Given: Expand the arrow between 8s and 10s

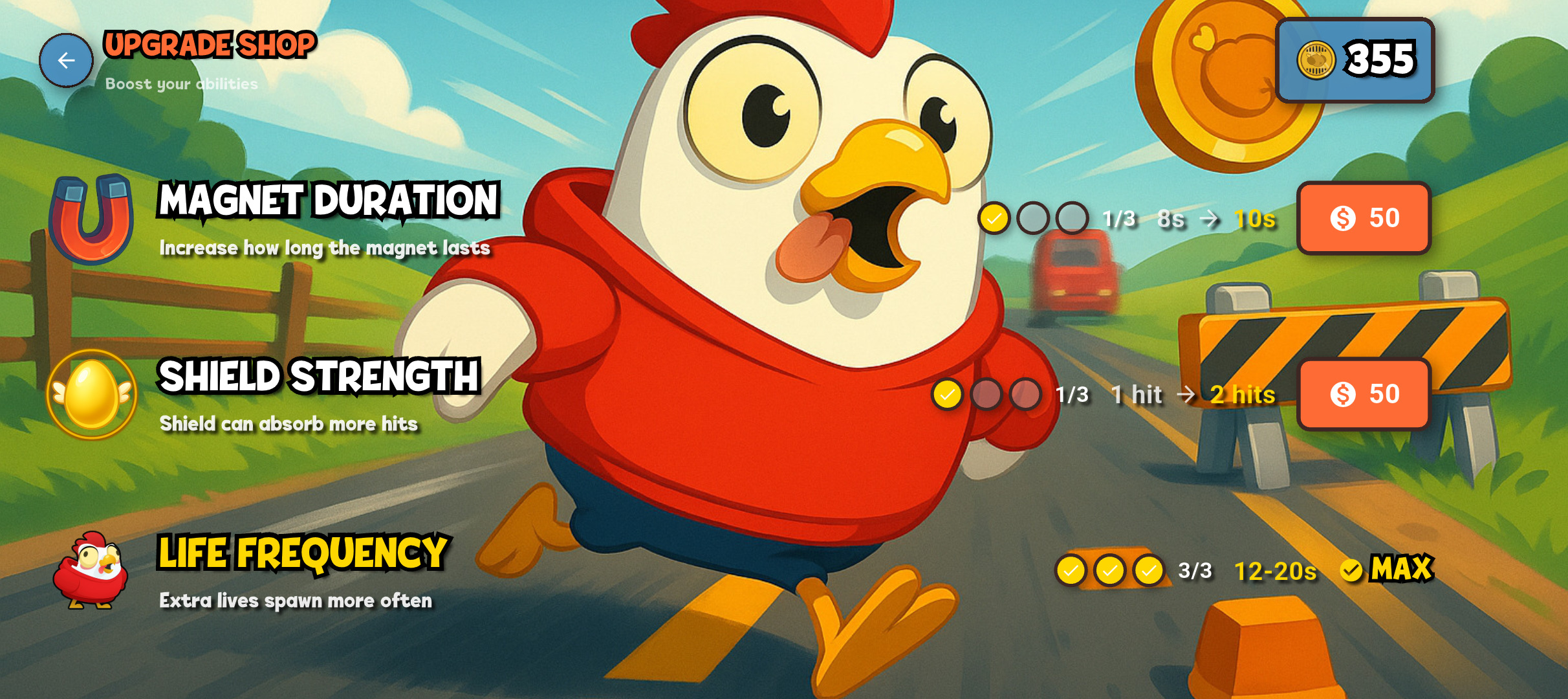Looking at the screenshot, I should (1210, 219).
